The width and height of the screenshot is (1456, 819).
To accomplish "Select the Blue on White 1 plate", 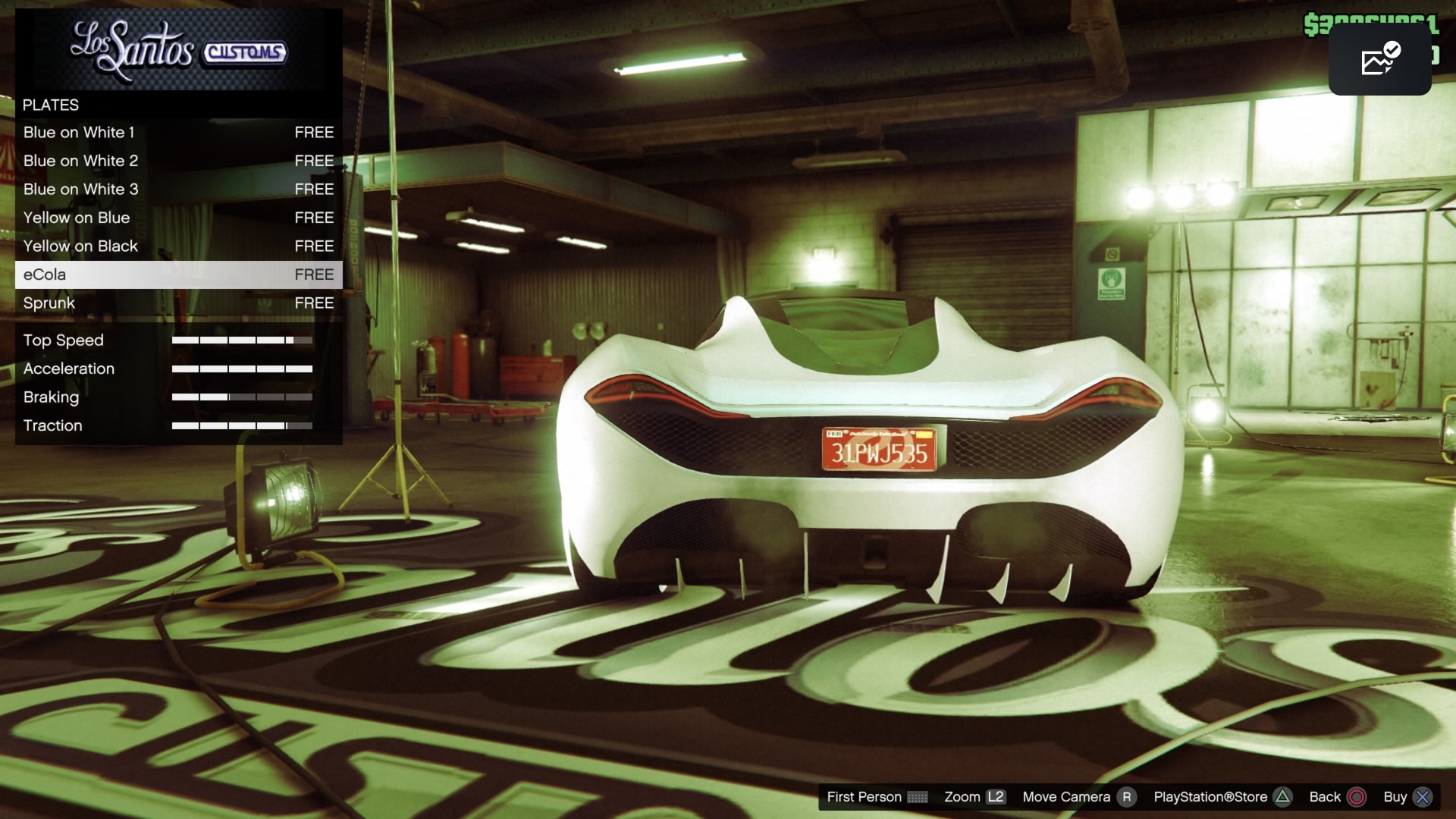I will click(x=178, y=133).
